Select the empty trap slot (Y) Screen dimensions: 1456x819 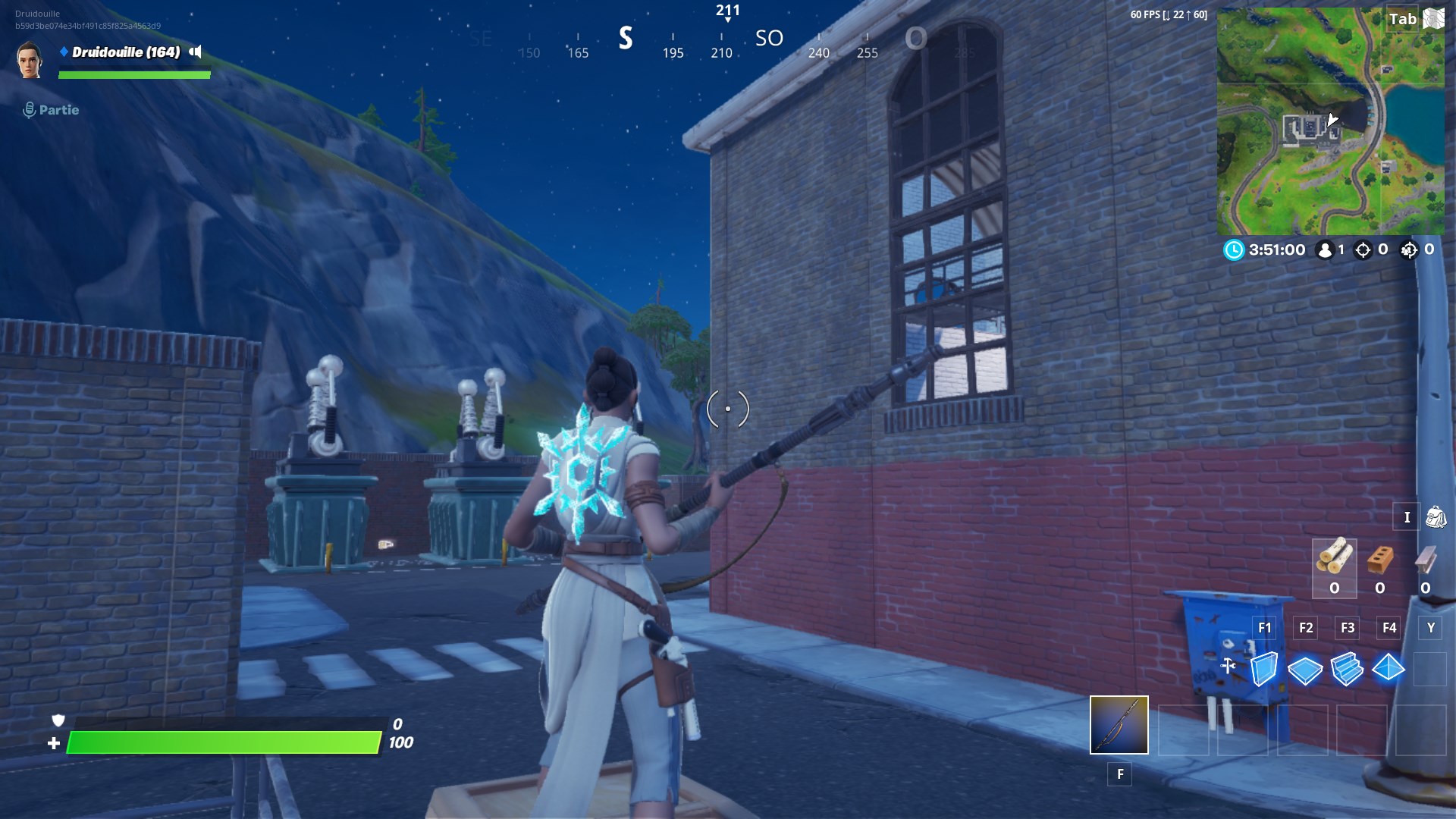(x=1431, y=667)
